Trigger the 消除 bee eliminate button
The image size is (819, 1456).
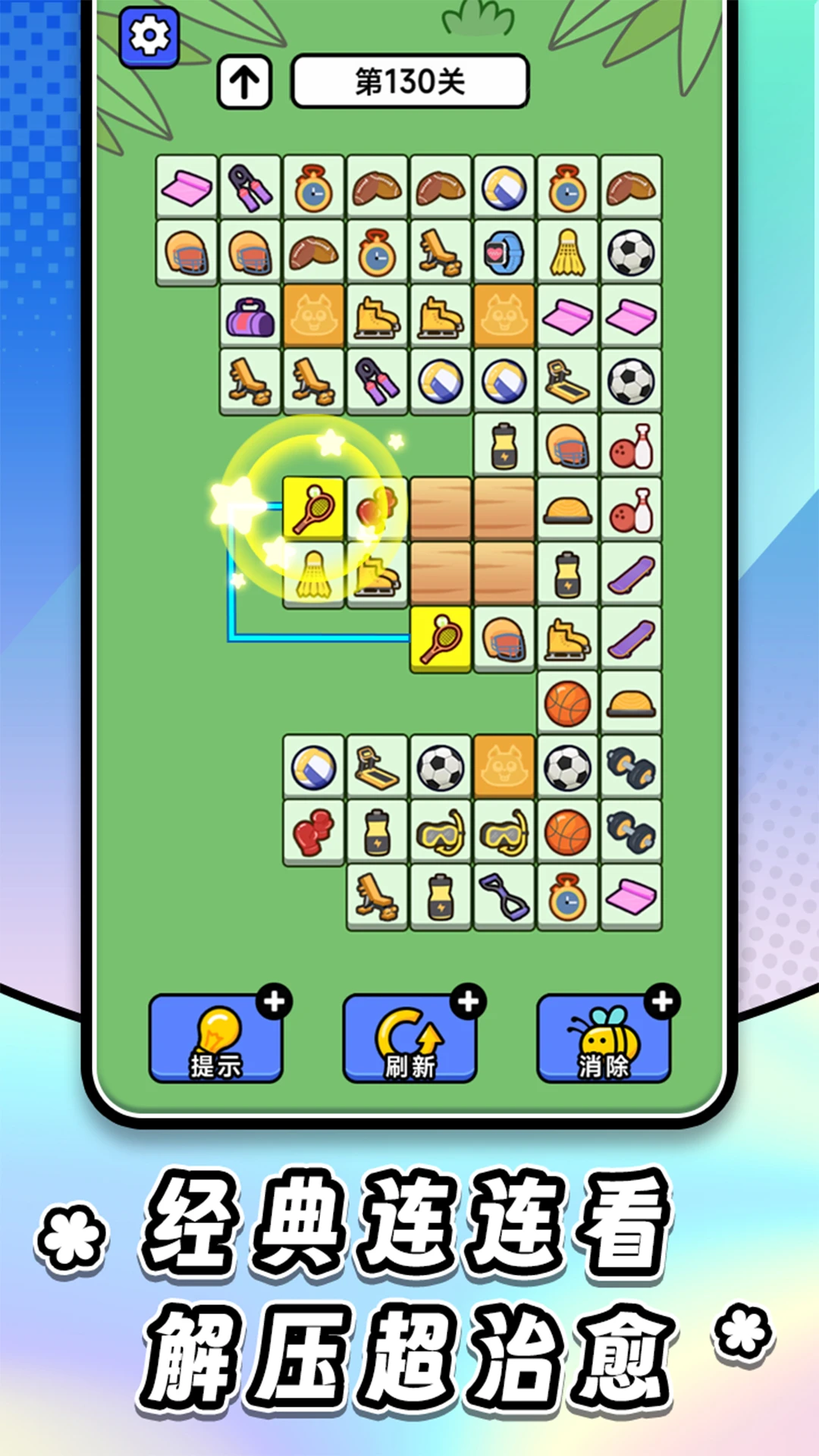pyautogui.click(x=604, y=1039)
